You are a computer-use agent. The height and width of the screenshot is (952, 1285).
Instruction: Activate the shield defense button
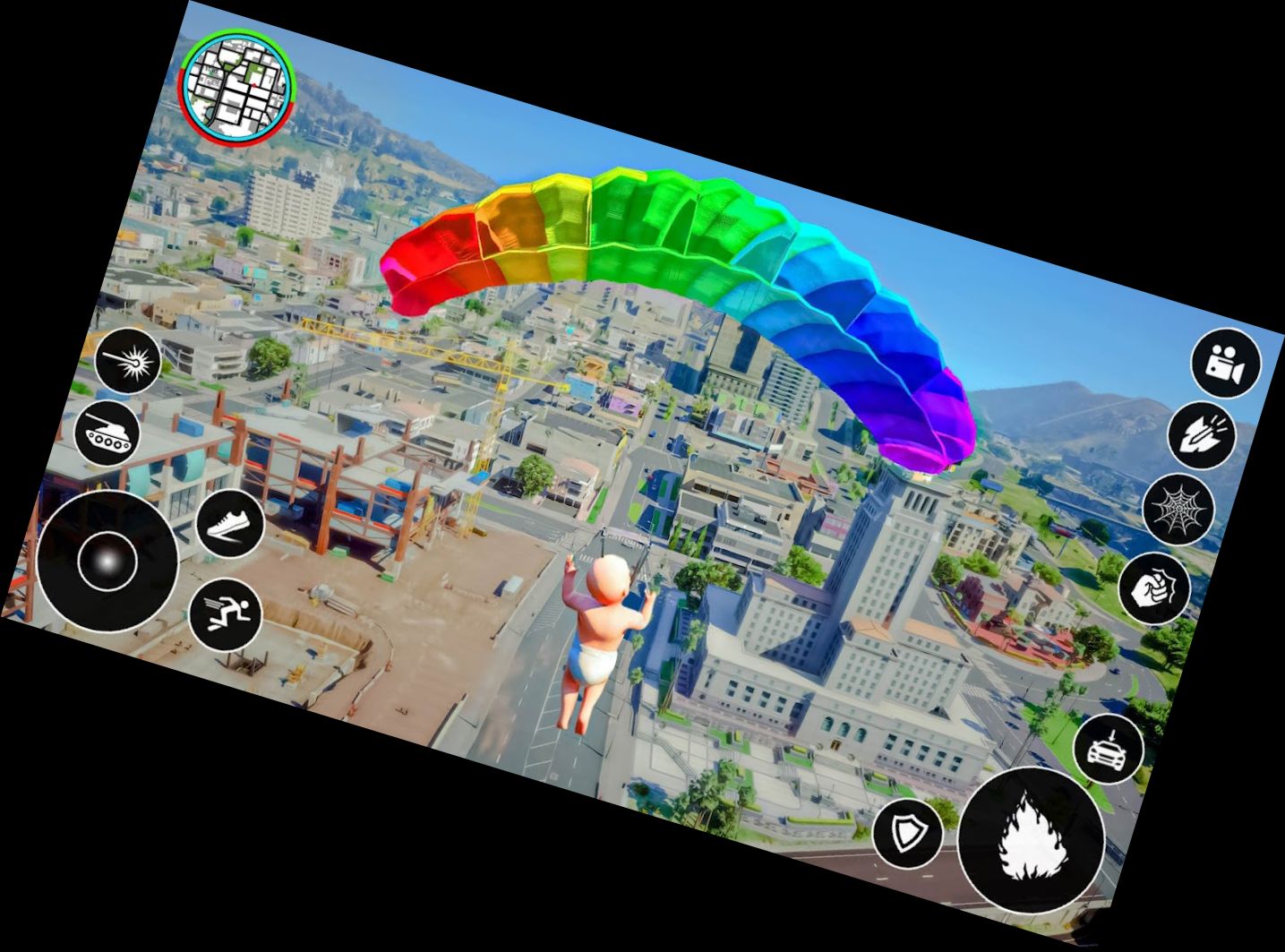click(x=907, y=835)
